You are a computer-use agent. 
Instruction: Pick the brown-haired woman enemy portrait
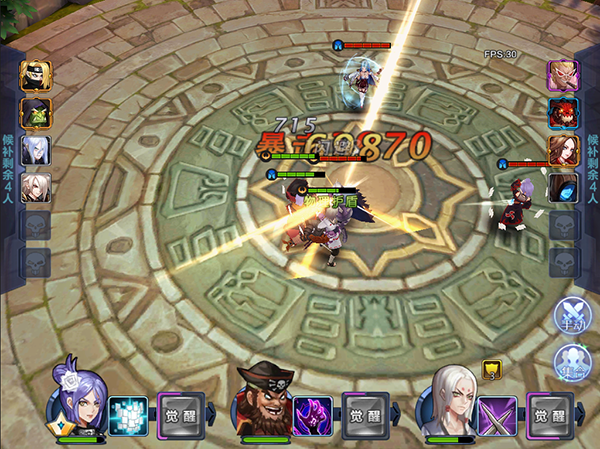562,150
